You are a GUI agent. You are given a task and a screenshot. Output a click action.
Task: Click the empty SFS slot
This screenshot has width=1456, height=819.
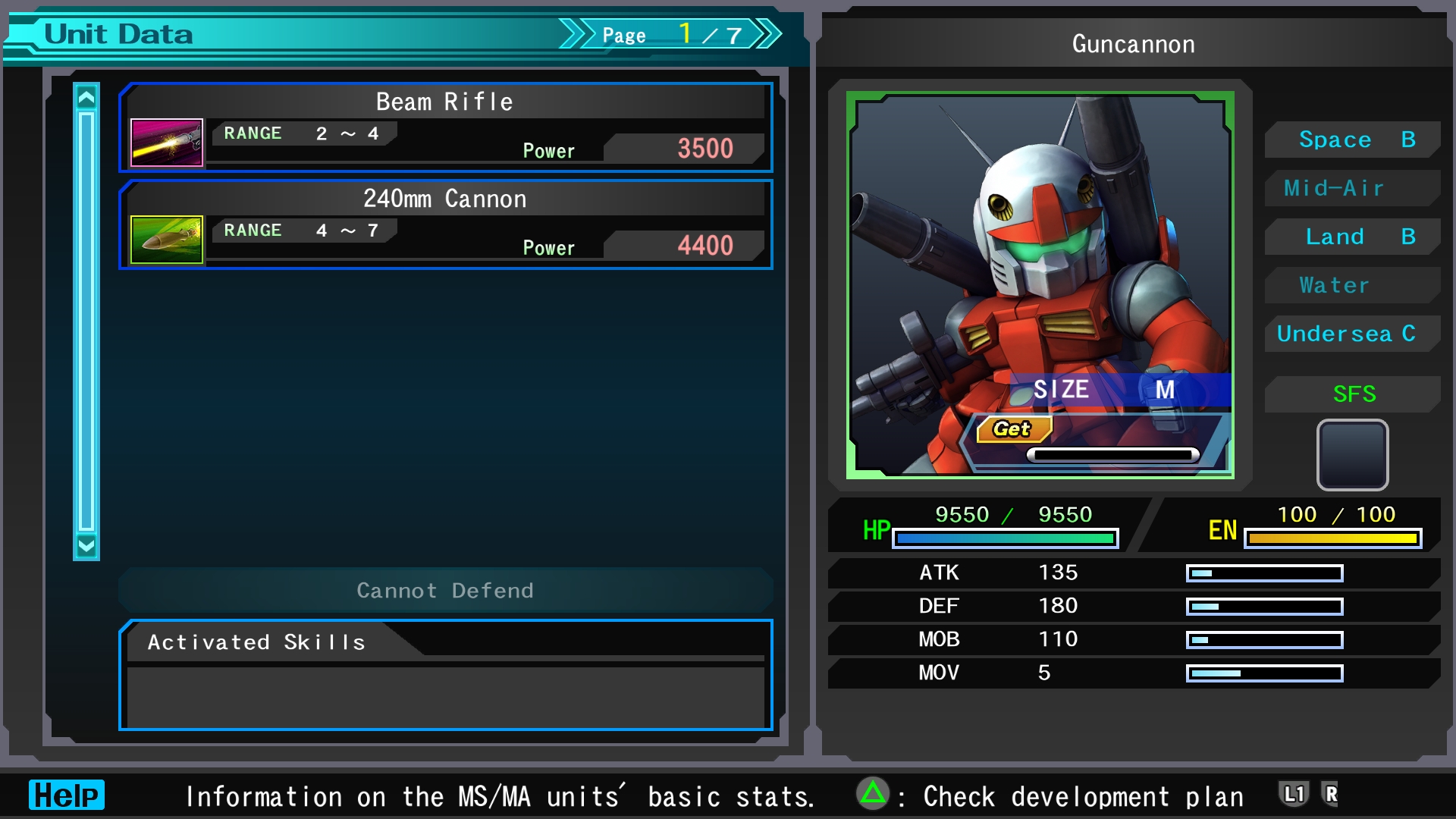click(1352, 455)
